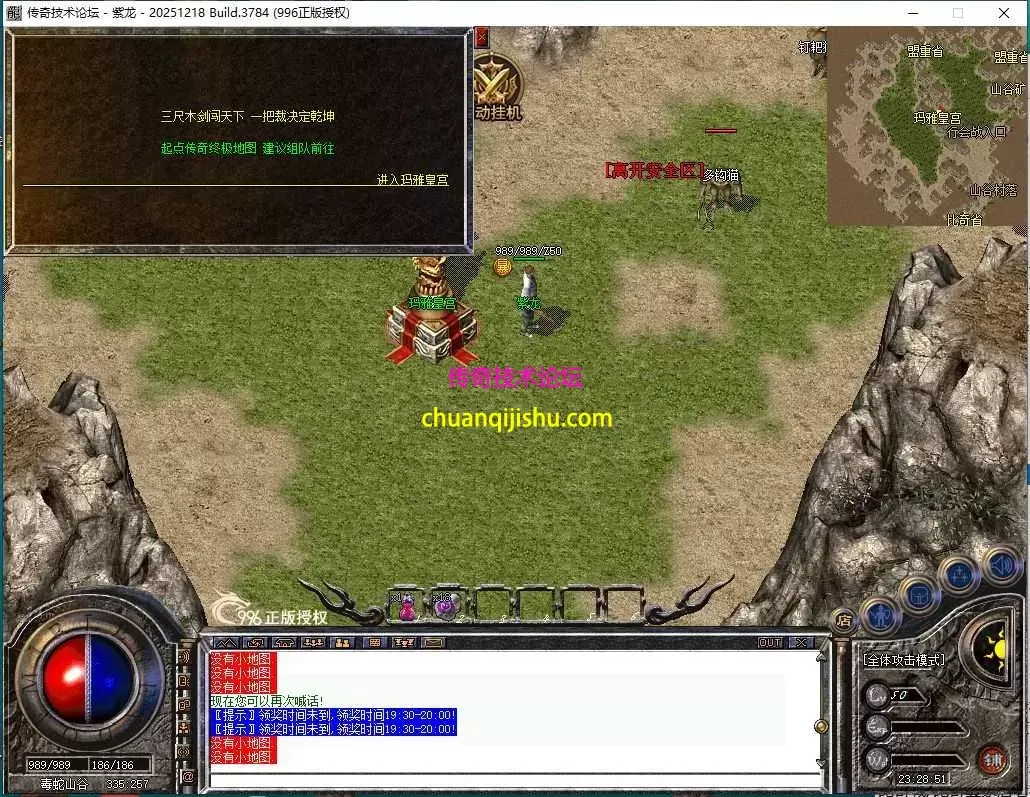Click the OUT button above the chat box
The image size is (1030, 797).
point(769,642)
